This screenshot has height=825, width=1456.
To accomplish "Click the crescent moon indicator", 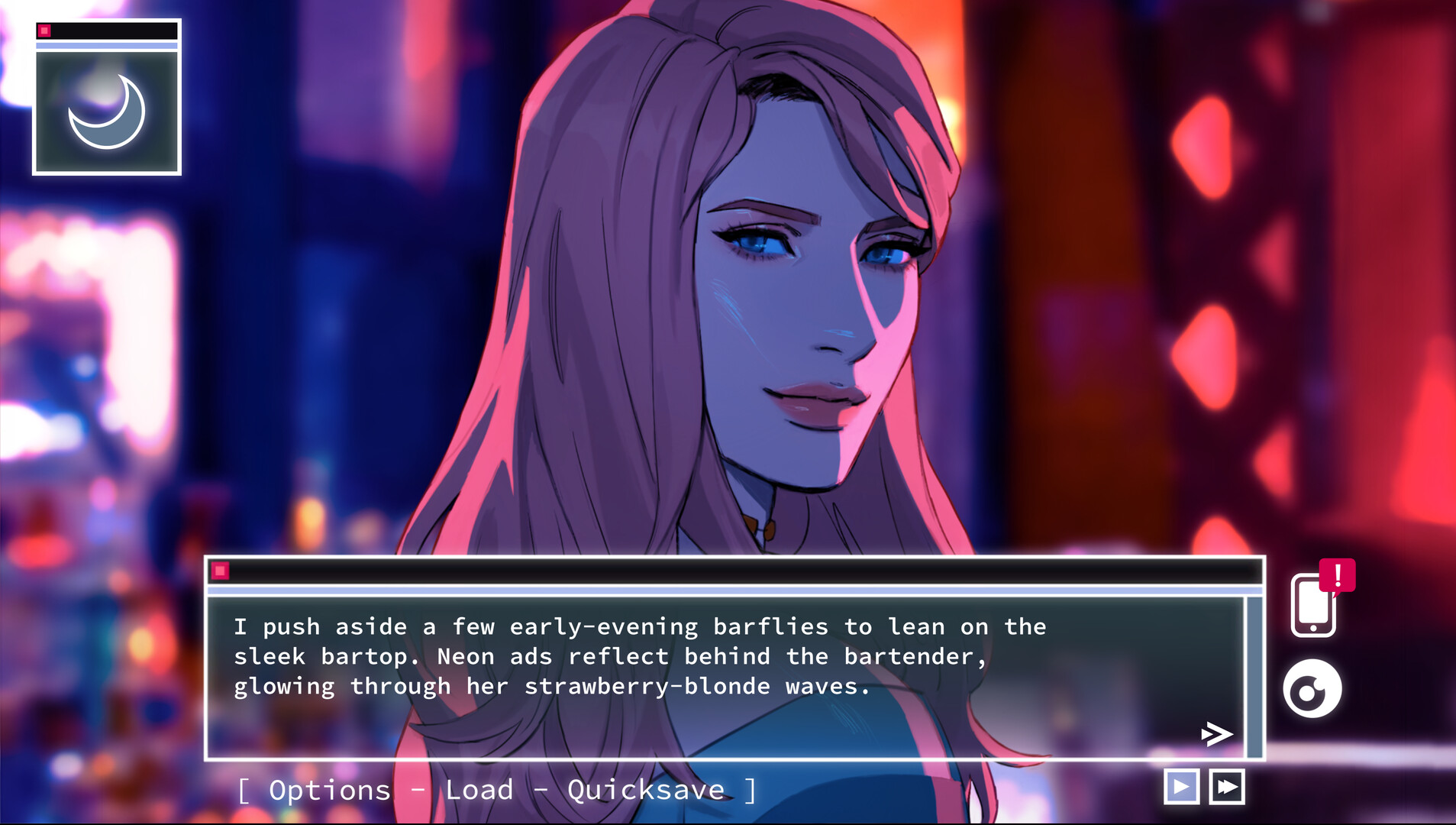I will 107,111.
